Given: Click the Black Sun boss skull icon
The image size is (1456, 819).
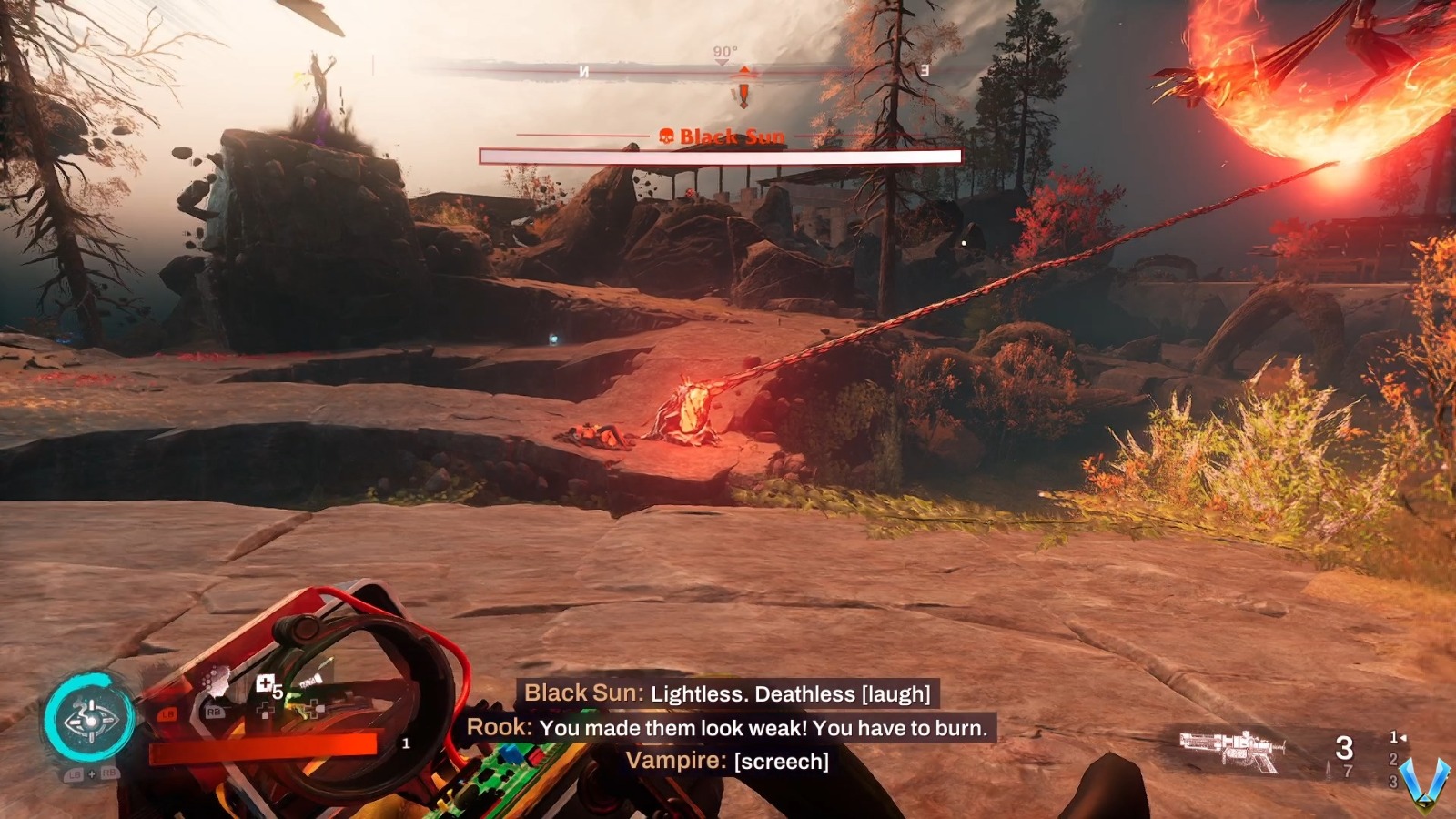Looking at the screenshot, I should coord(666,136).
